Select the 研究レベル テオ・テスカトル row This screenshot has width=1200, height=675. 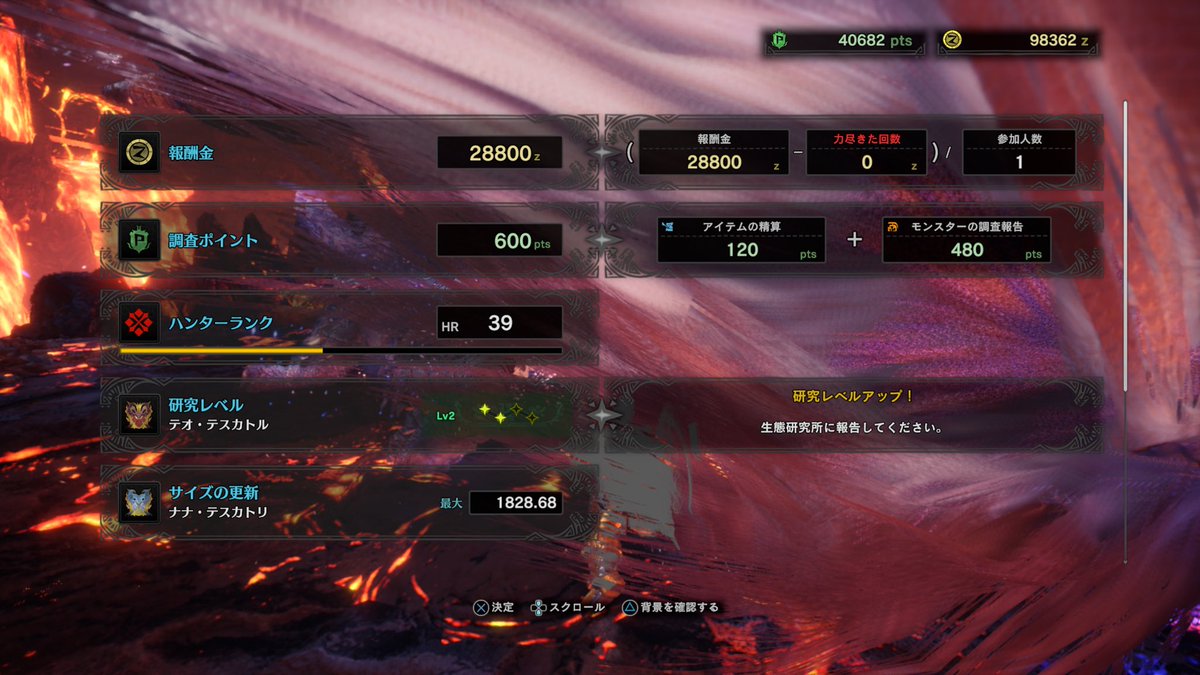[x=349, y=414]
